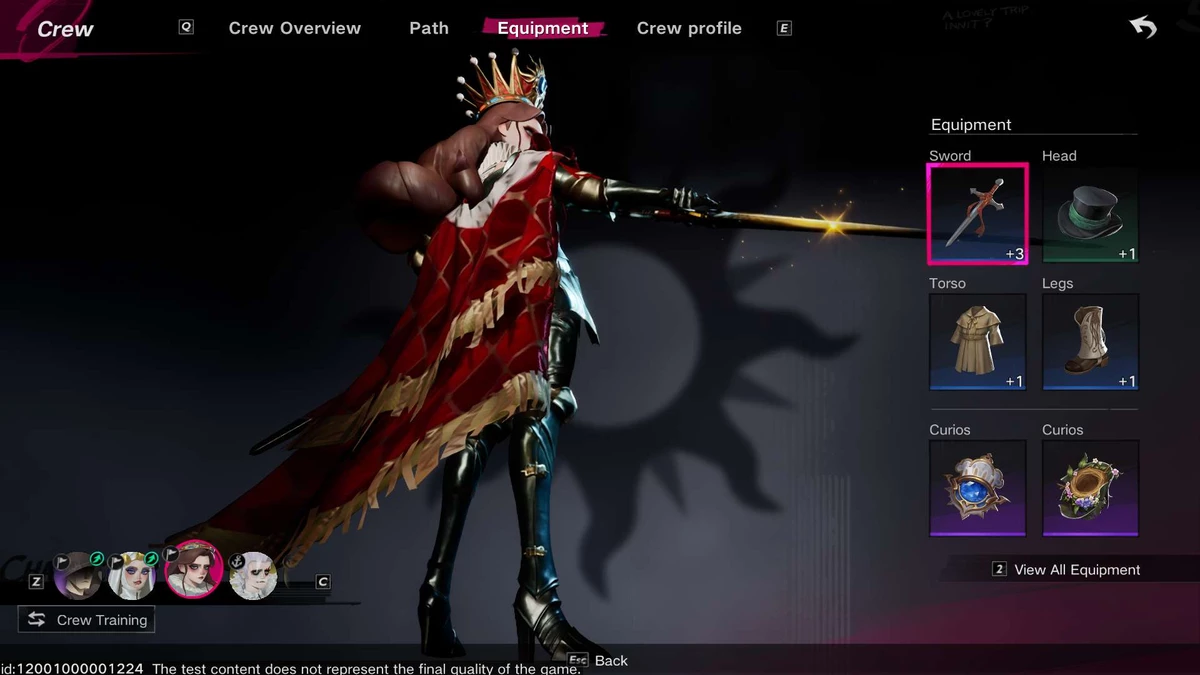The image size is (1200, 675).
Task: Open View All Equipment
Action: point(1076,570)
